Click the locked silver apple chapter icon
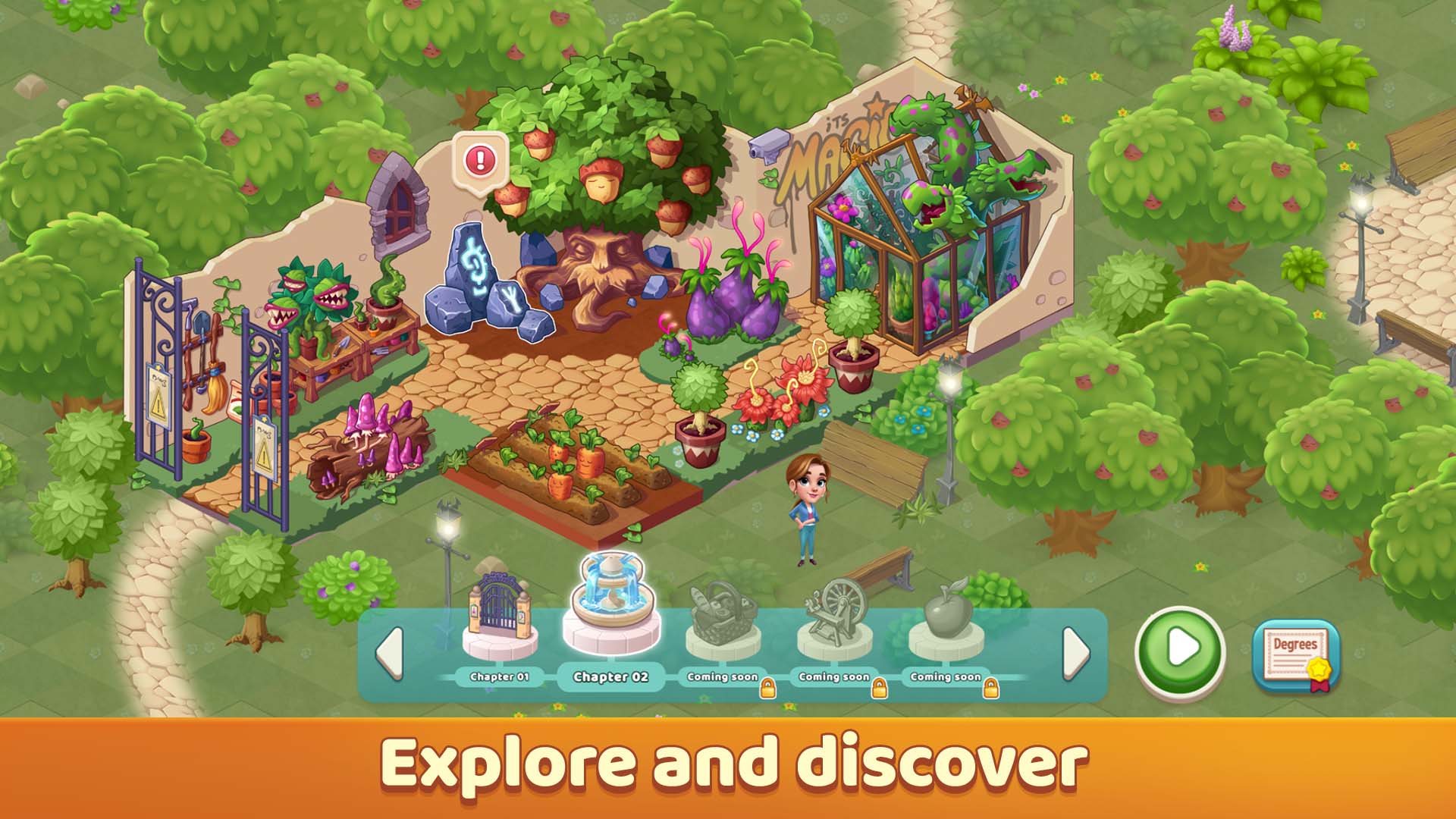This screenshot has width=1456, height=819. (x=946, y=614)
